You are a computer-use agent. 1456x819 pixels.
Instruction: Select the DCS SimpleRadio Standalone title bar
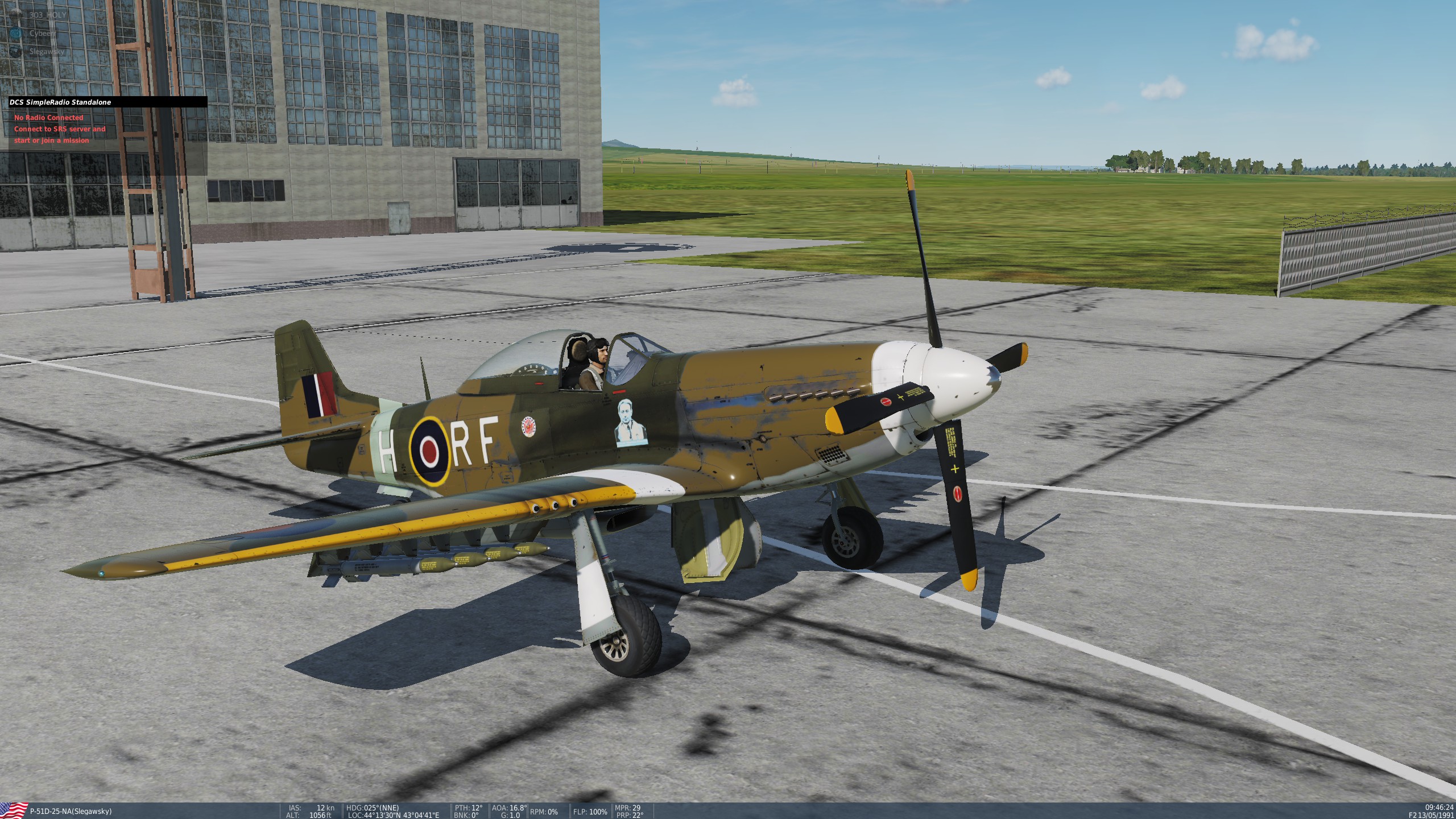(61, 103)
